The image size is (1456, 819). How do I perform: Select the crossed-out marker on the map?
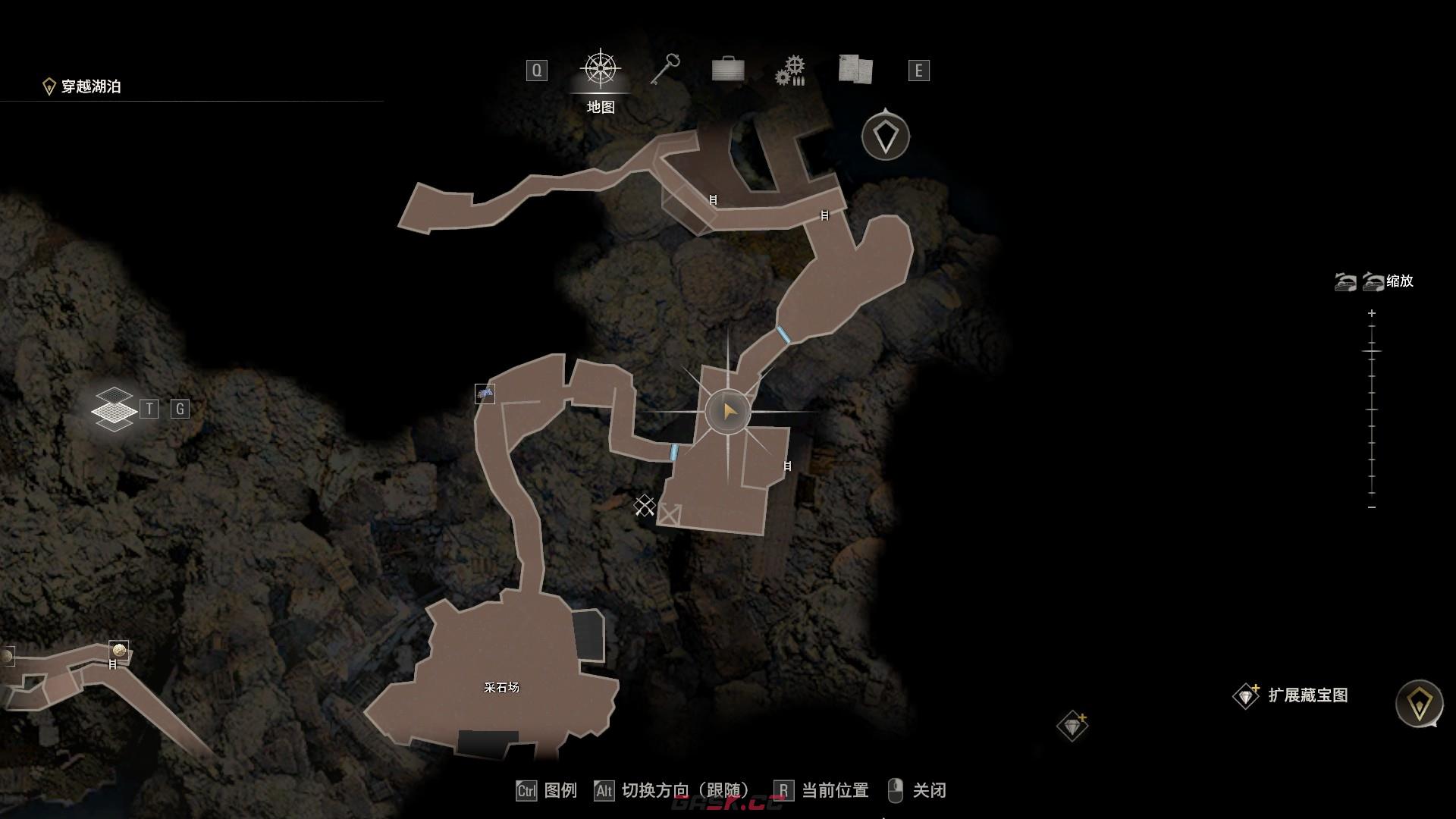click(645, 505)
